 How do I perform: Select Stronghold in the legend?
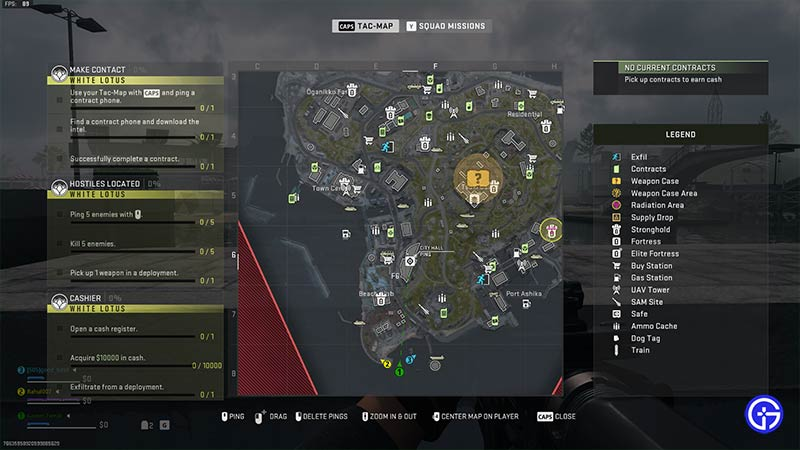pos(650,229)
